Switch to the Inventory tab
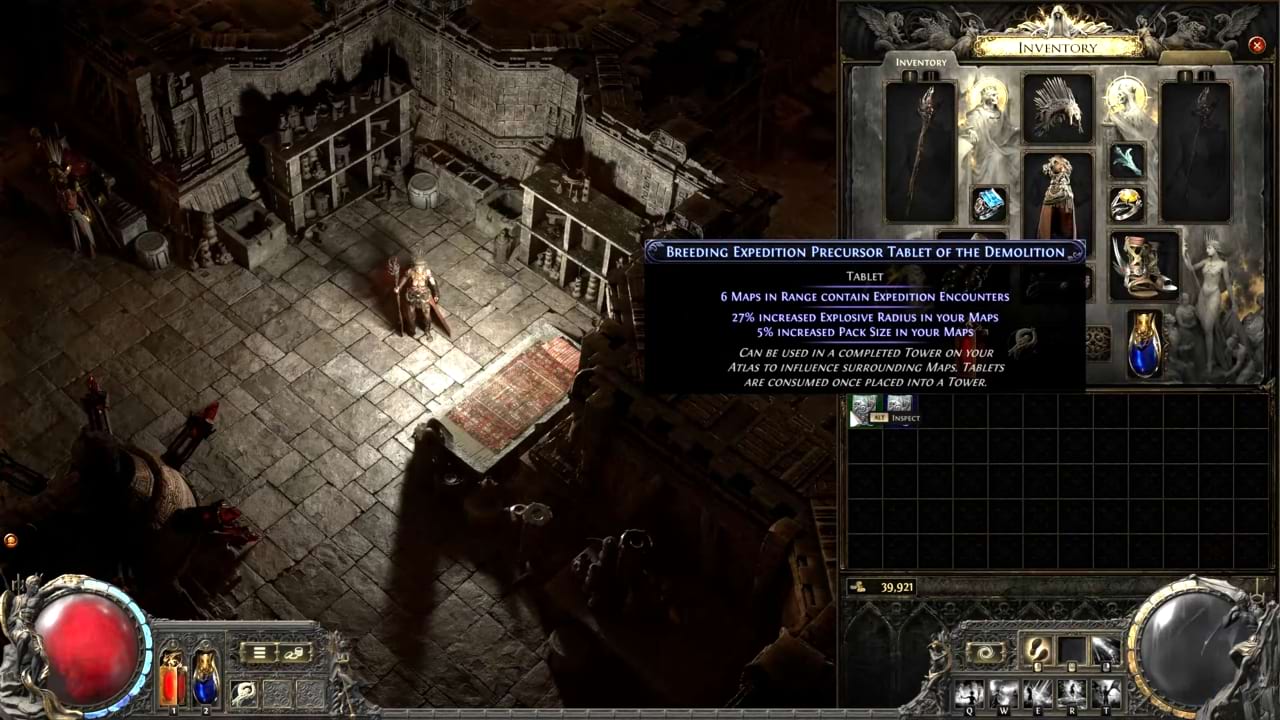This screenshot has width=1280, height=720. (920, 62)
